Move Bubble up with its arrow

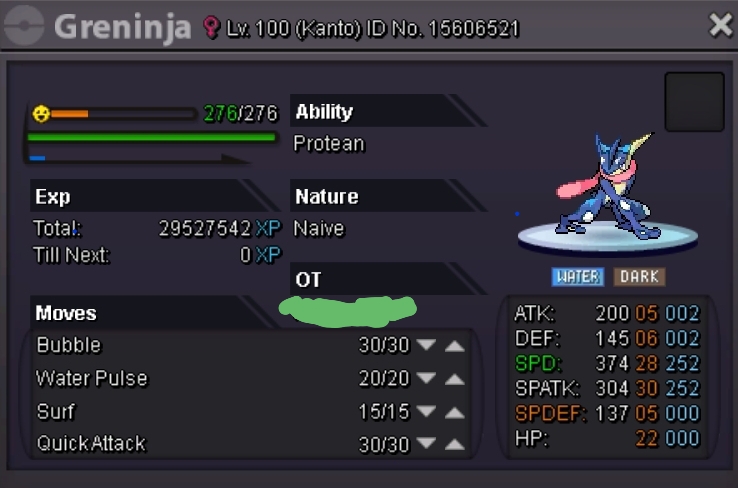pos(455,346)
